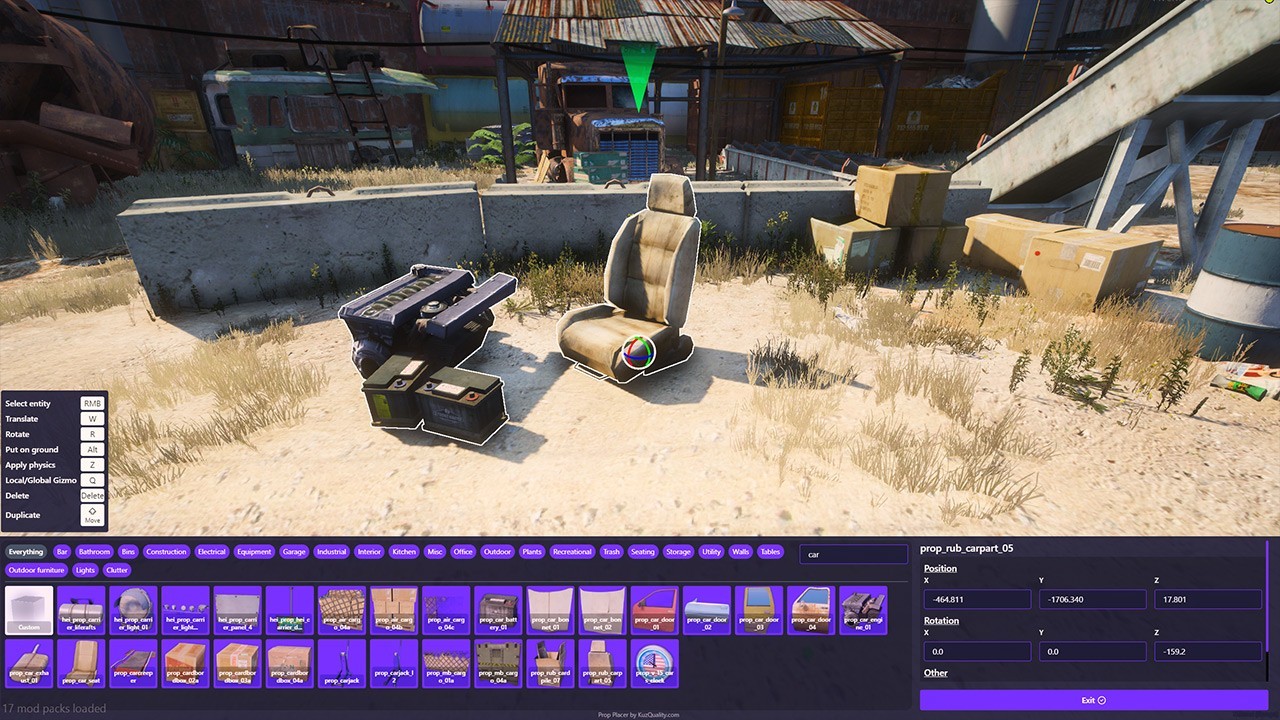
Task: Switch to the Garage category
Action: click(x=294, y=552)
